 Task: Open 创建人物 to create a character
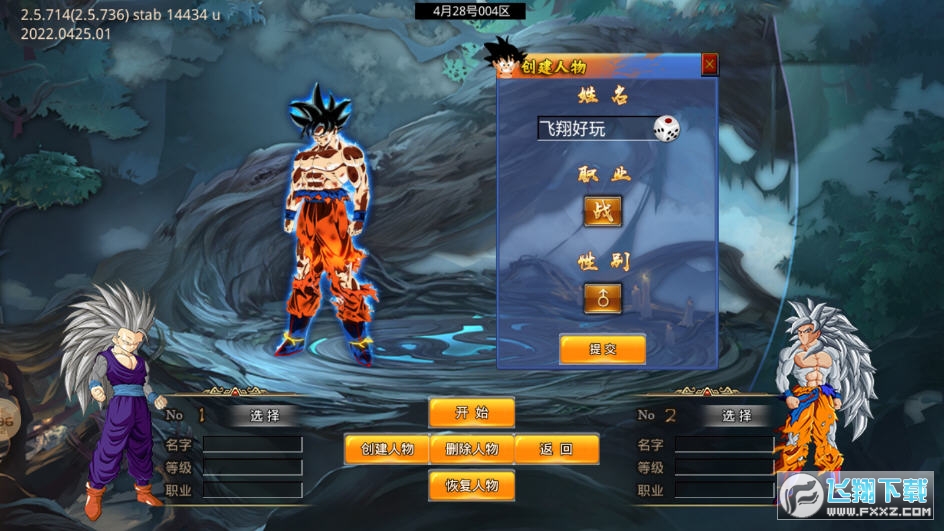387,449
